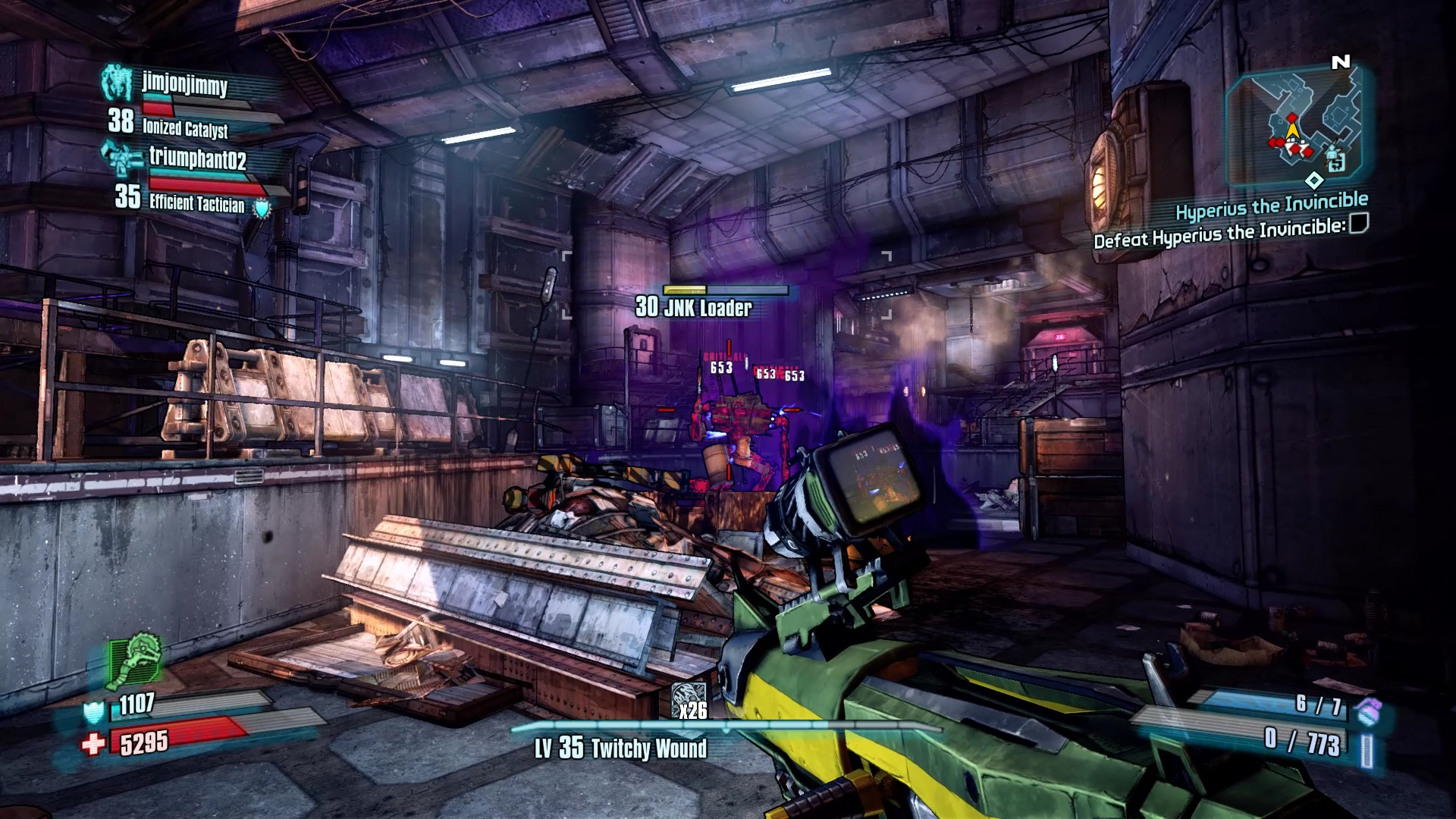The width and height of the screenshot is (1456, 819).
Task: Click the white diamond objective waypoint marker
Action: pos(1314,180)
